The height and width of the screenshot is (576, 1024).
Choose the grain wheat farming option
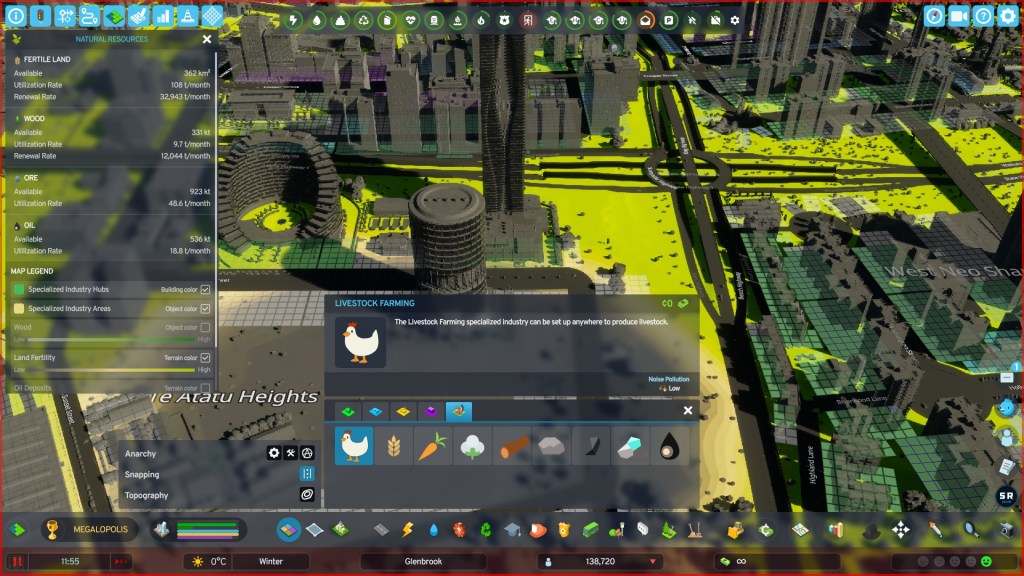[x=391, y=446]
